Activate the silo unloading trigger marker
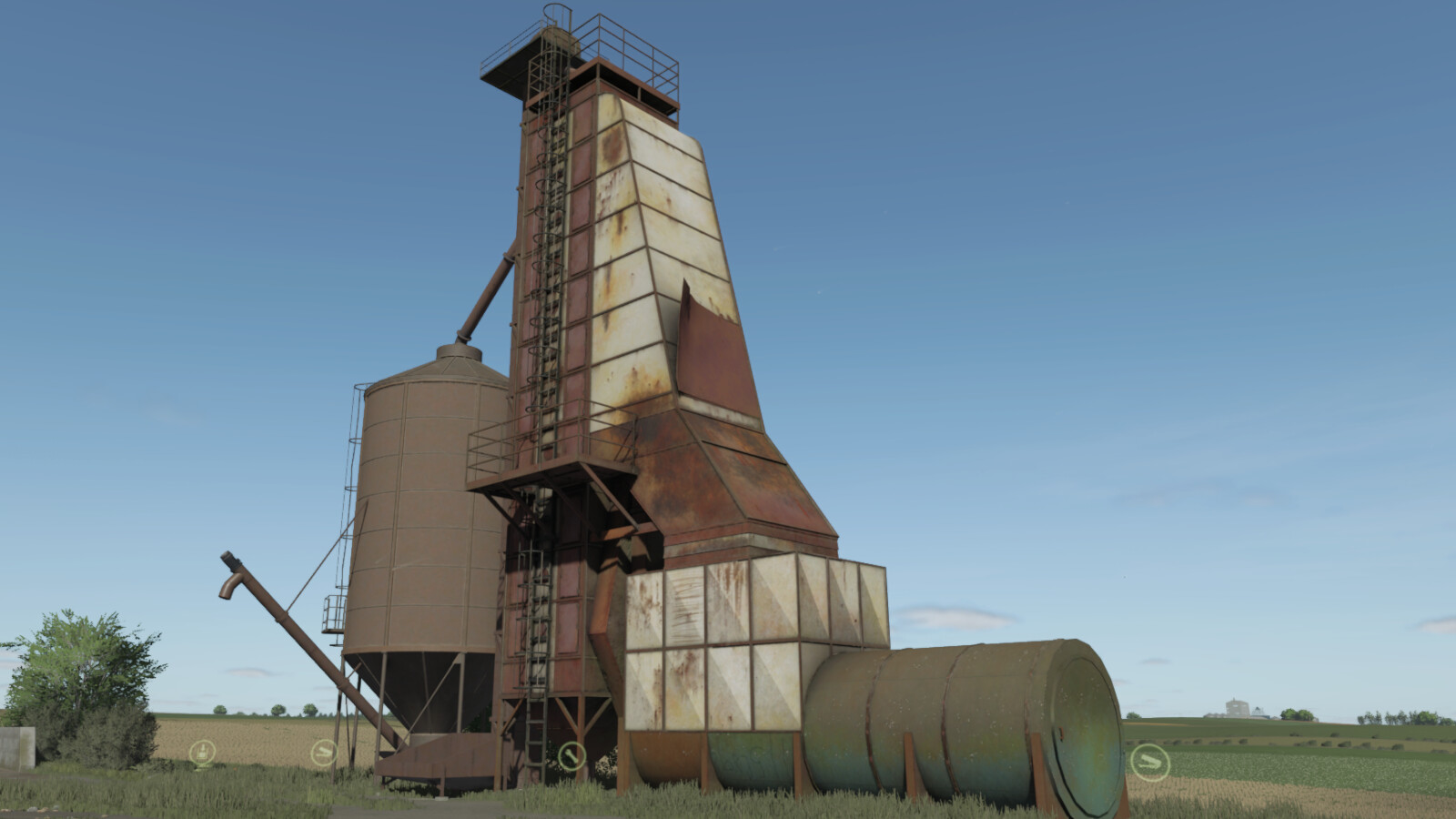Image resolution: width=1456 pixels, height=819 pixels. (323, 753)
